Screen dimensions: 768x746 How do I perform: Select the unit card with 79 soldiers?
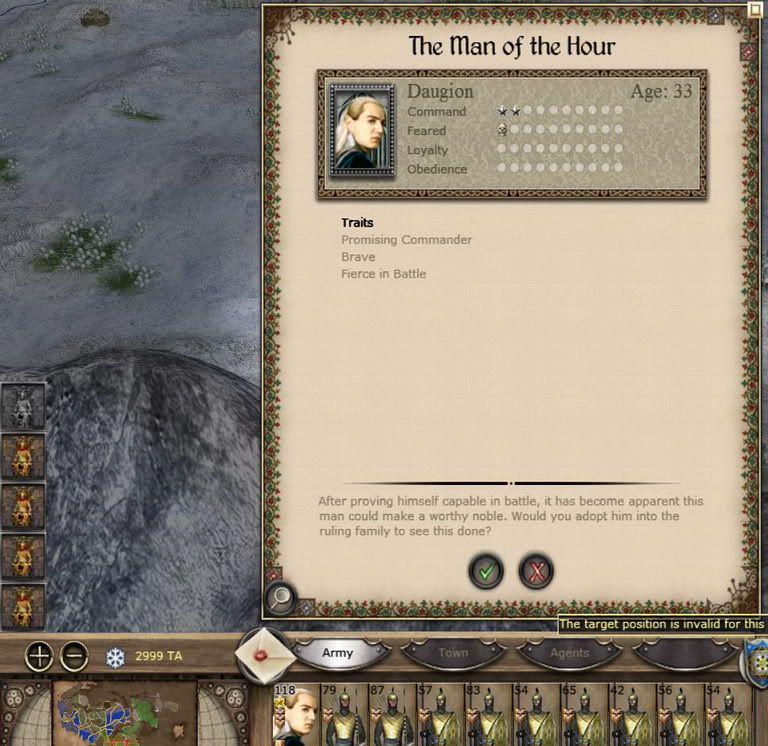click(343, 716)
